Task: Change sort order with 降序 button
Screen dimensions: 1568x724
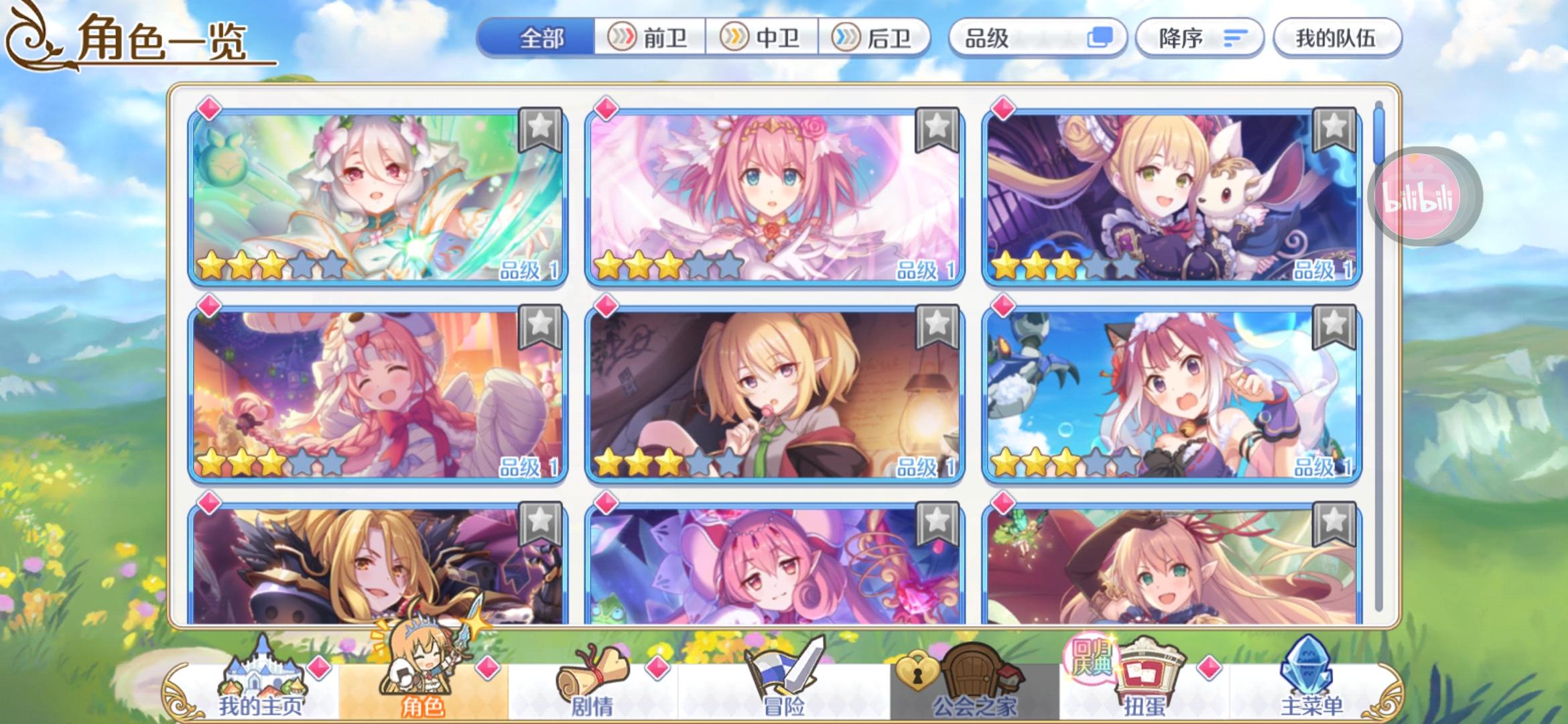Action: coord(1199,38)
